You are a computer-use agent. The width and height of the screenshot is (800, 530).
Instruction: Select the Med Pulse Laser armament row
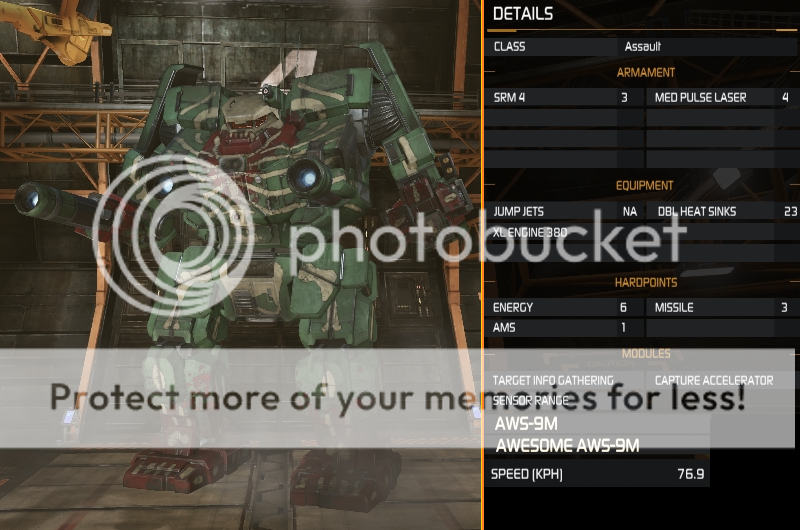tap(720, 98)
